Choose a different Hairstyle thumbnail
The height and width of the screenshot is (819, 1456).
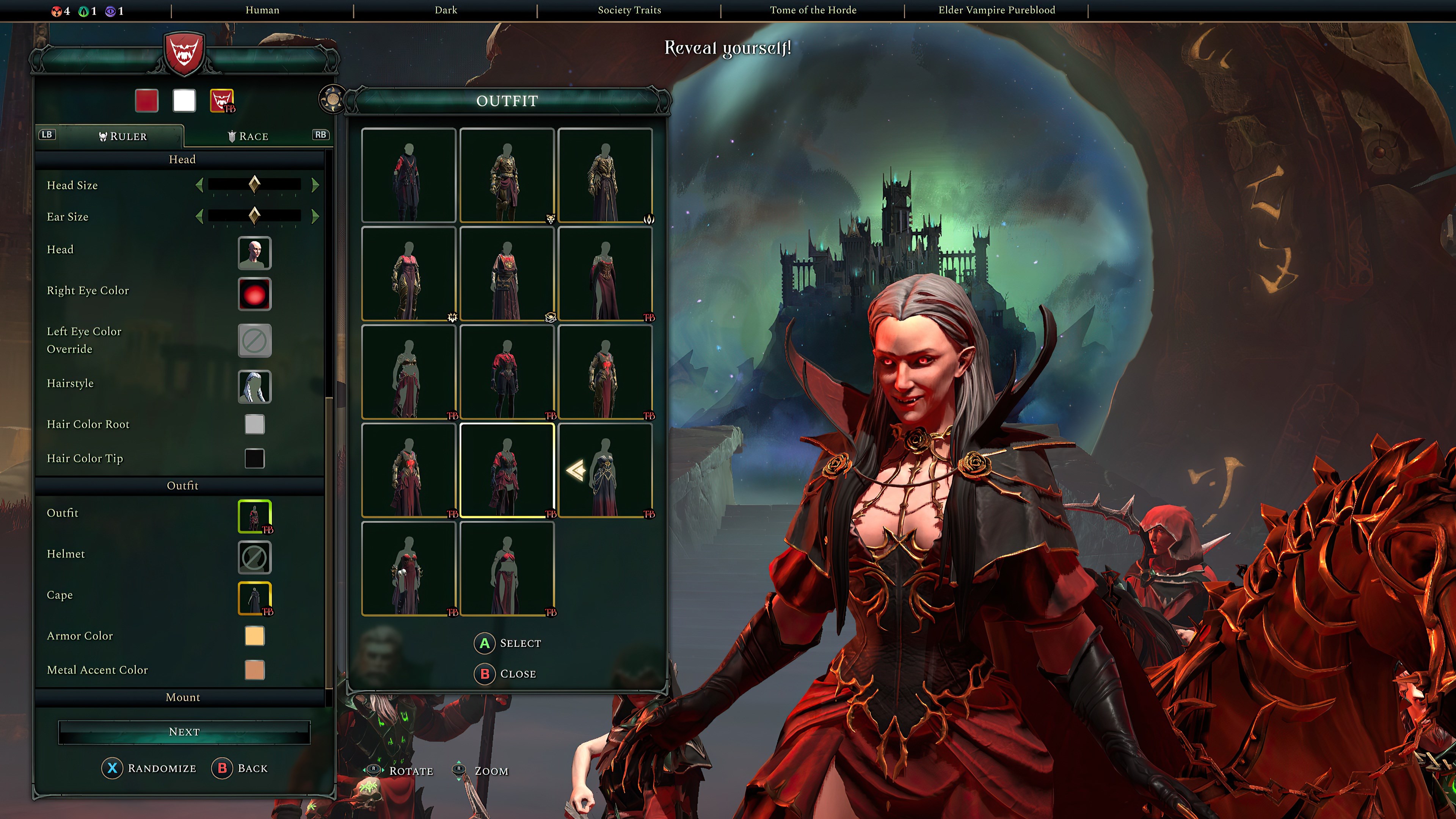tap(254, 387)
